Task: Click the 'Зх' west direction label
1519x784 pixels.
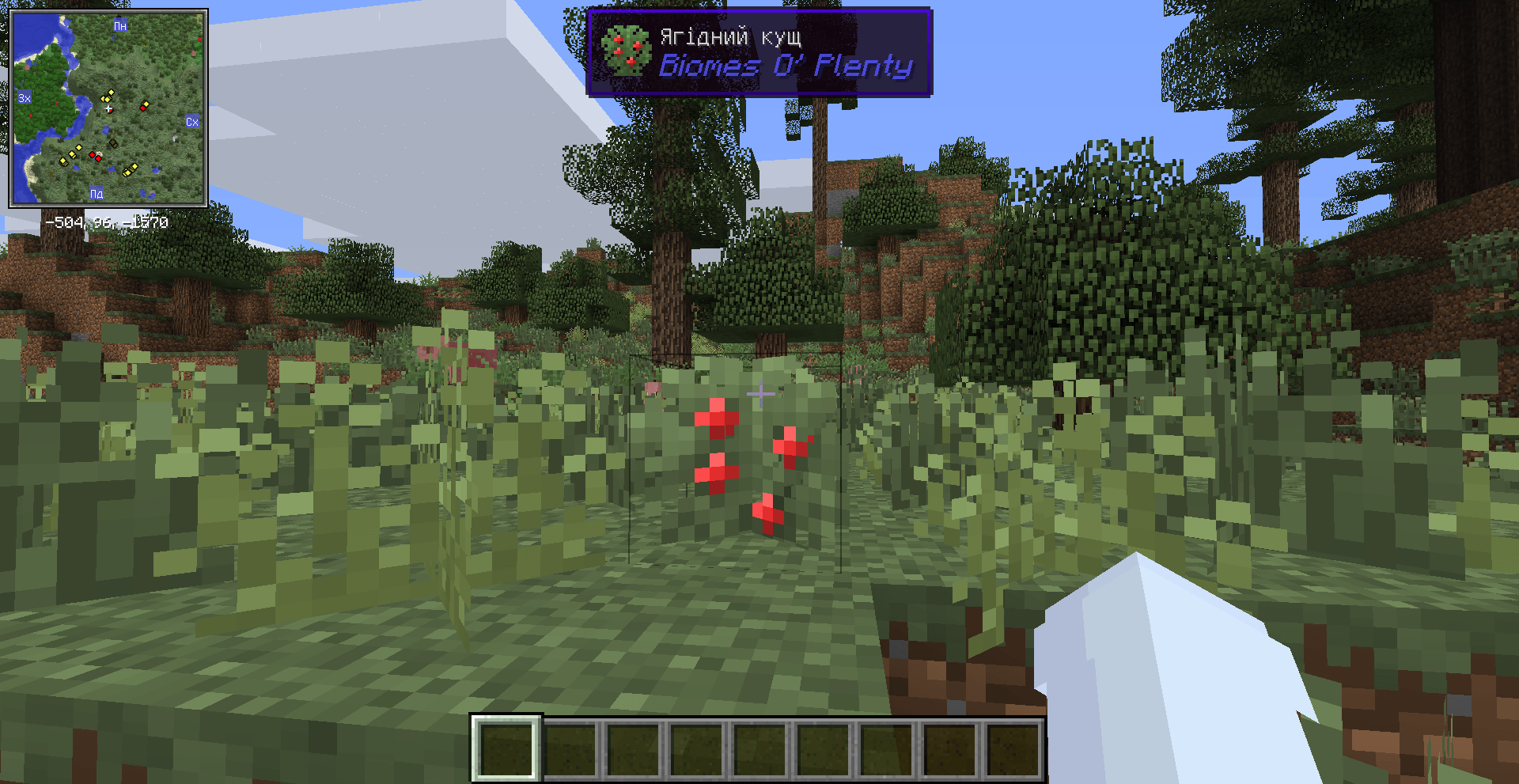Action: click(x=25, y=97)
